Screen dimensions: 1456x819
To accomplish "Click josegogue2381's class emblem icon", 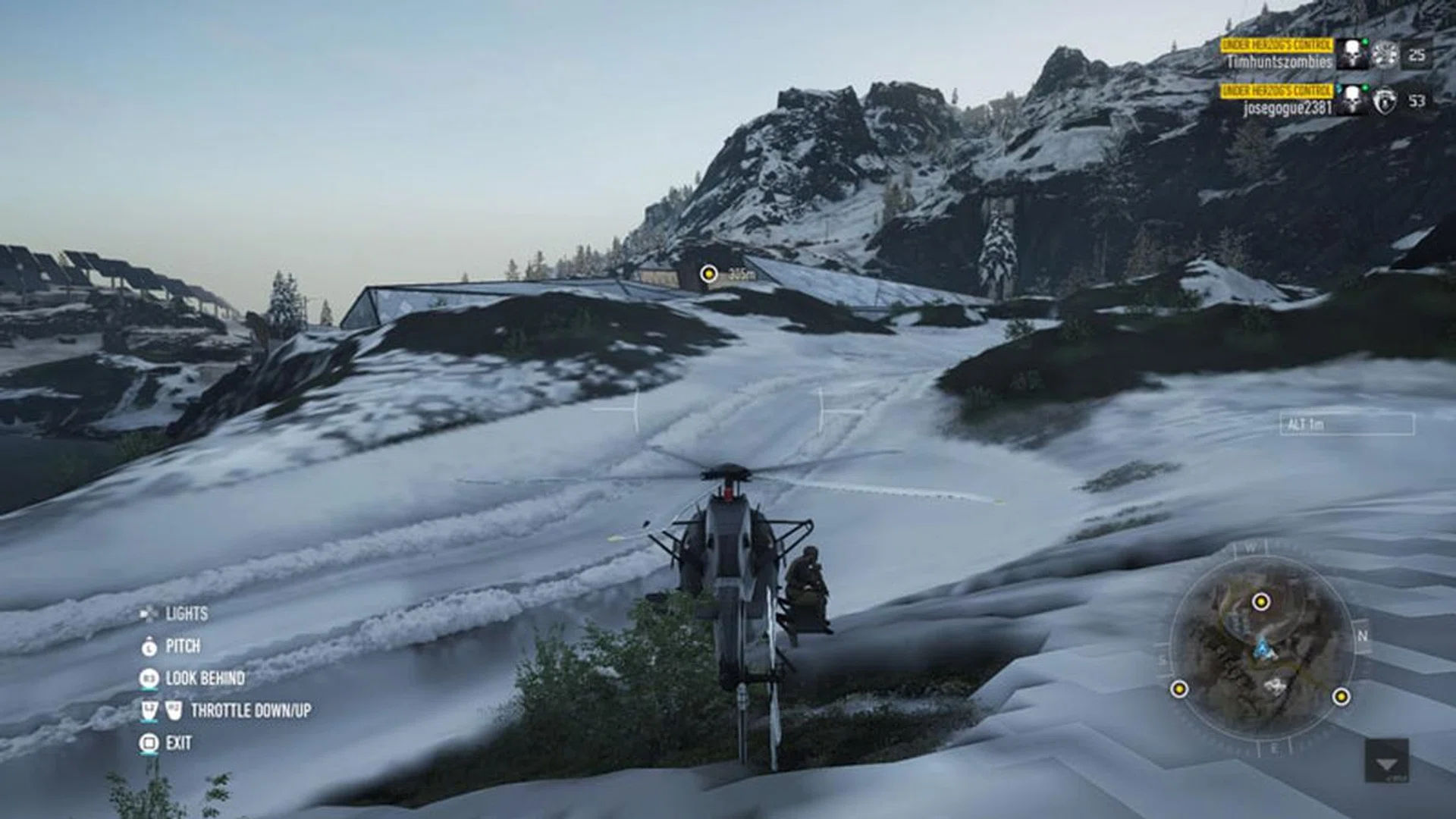I will pos(1385,102).
